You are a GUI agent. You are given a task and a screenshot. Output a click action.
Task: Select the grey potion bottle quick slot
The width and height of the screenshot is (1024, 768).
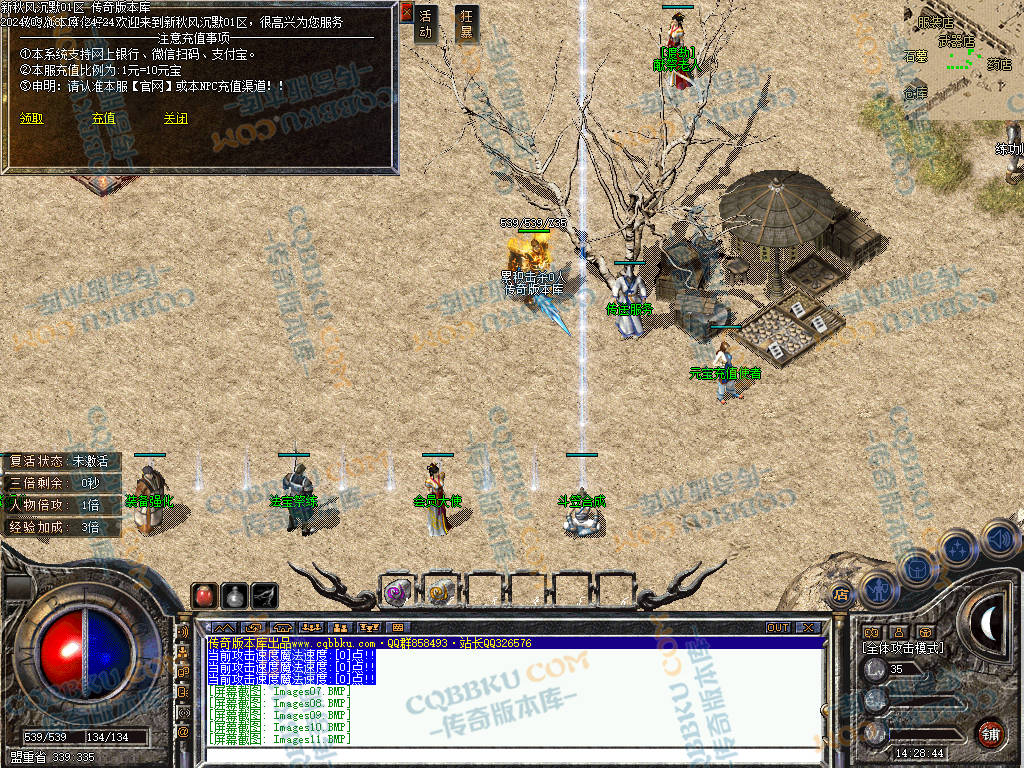point(235,595)
